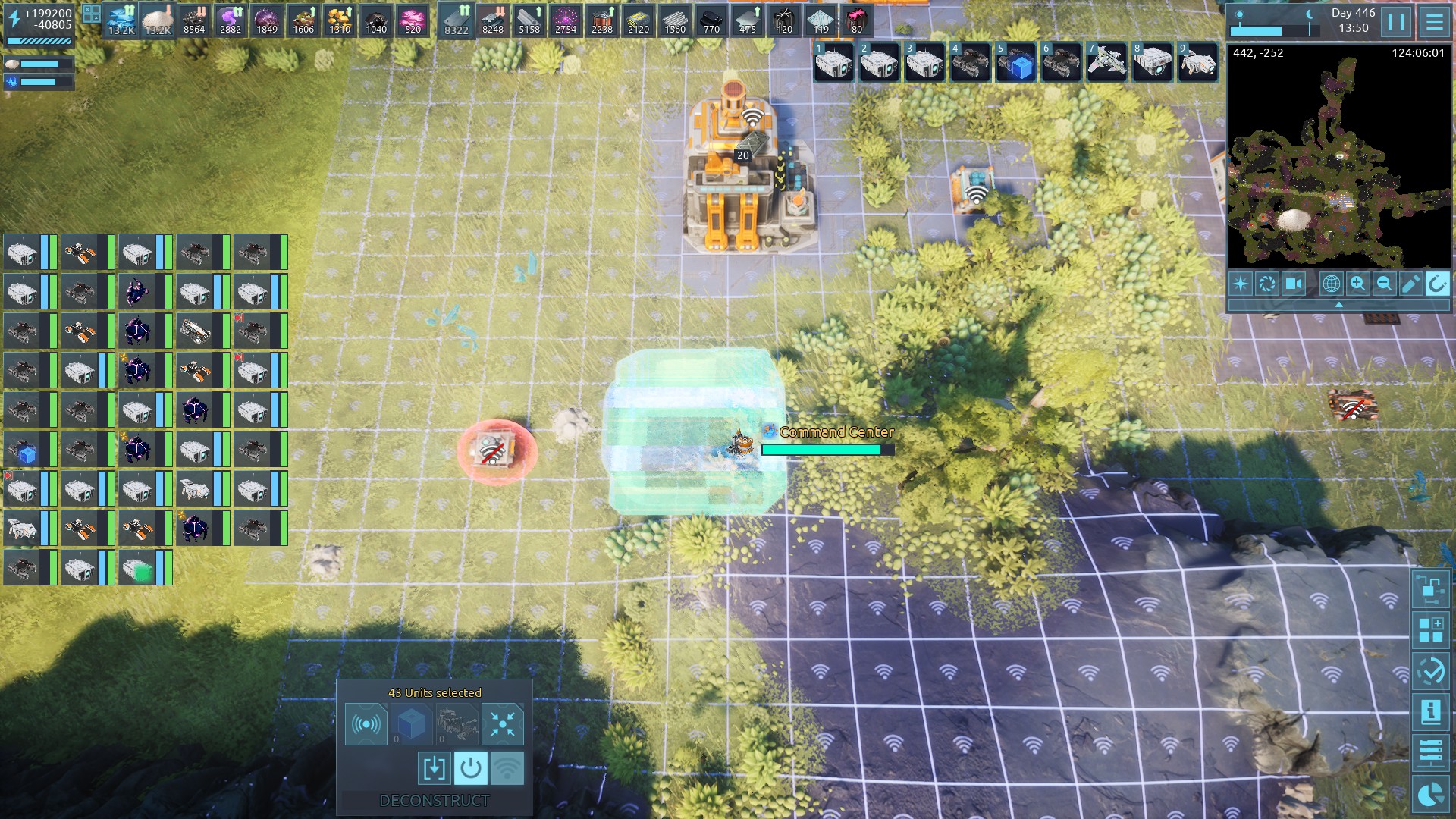Click the download-into-brackets command icon
Image resolution: width=1456 pixels, height=819 pixels.
point(434,768)
